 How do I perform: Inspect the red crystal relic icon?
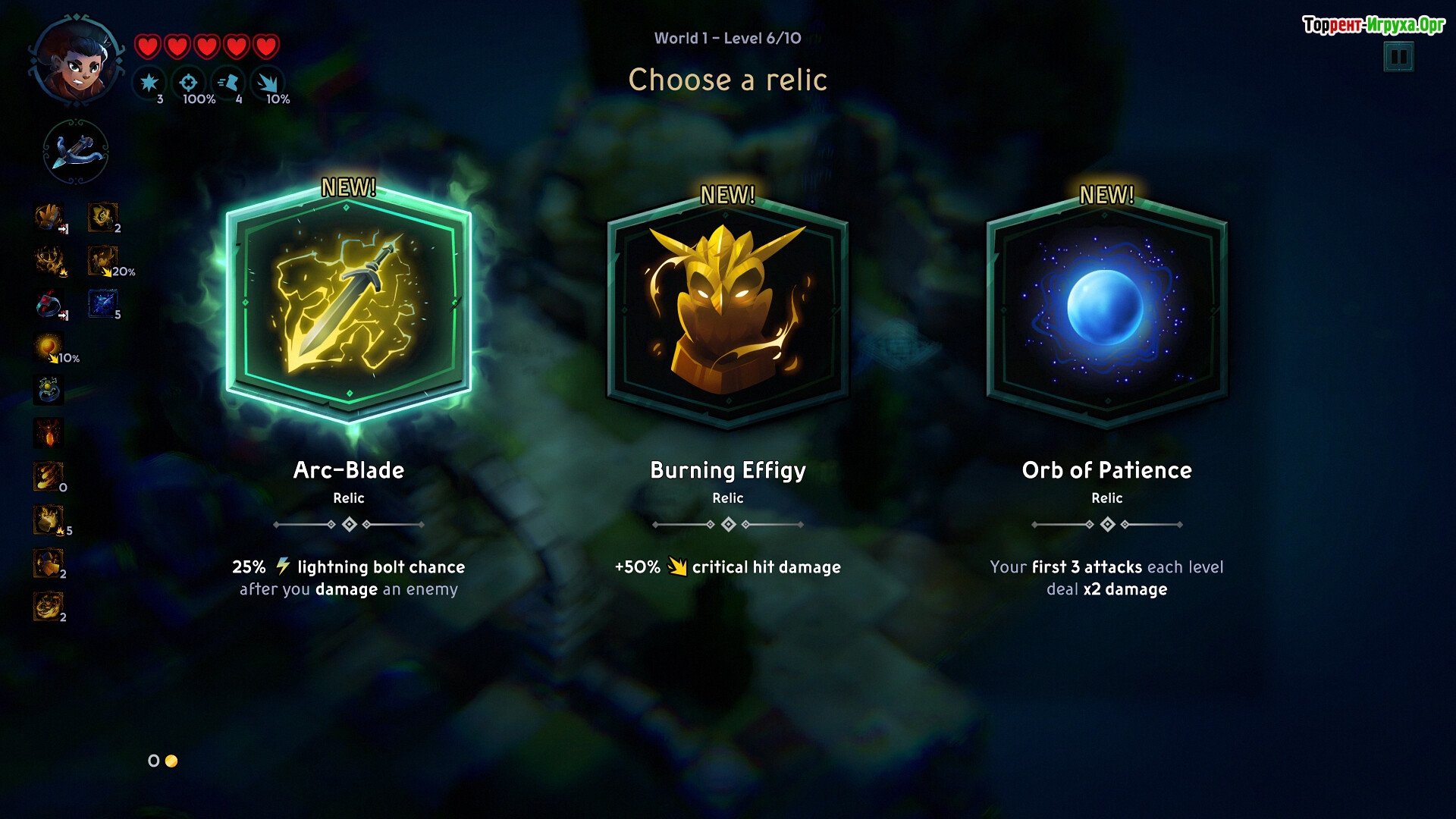coord(49,434)
